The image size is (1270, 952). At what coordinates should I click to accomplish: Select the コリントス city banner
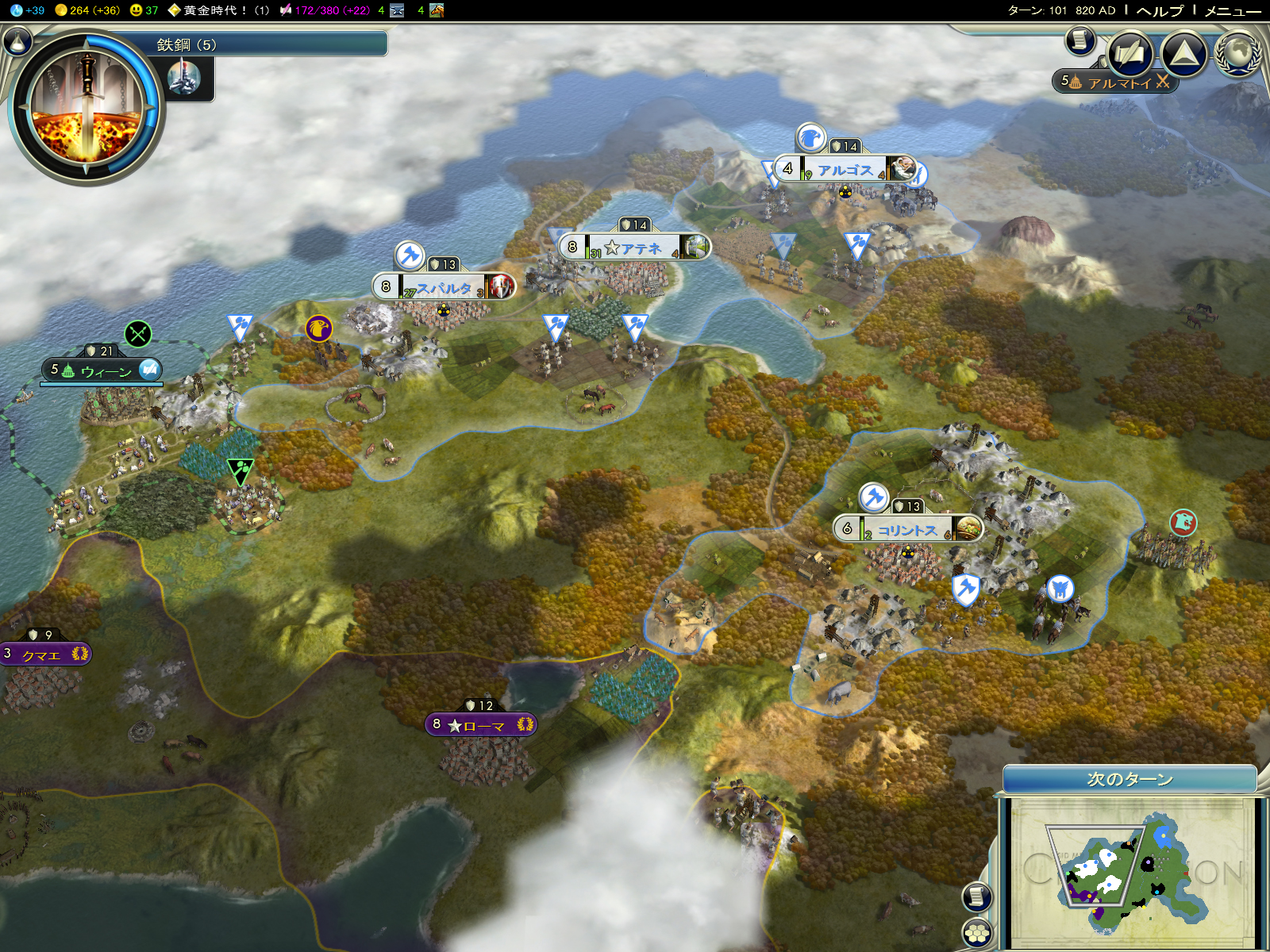tap(906, 529)
